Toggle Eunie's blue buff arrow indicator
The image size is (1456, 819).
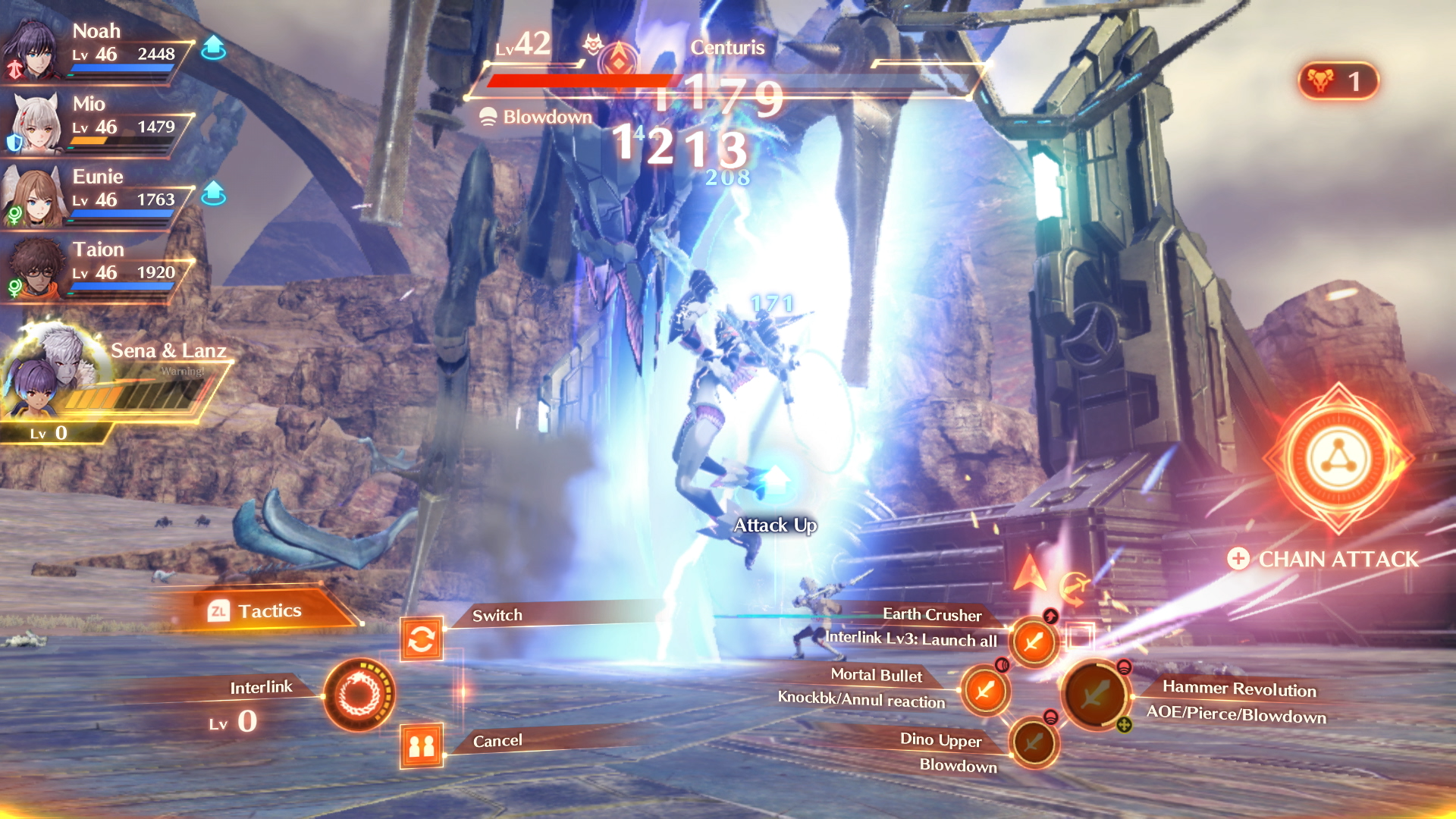pos(215,193)
